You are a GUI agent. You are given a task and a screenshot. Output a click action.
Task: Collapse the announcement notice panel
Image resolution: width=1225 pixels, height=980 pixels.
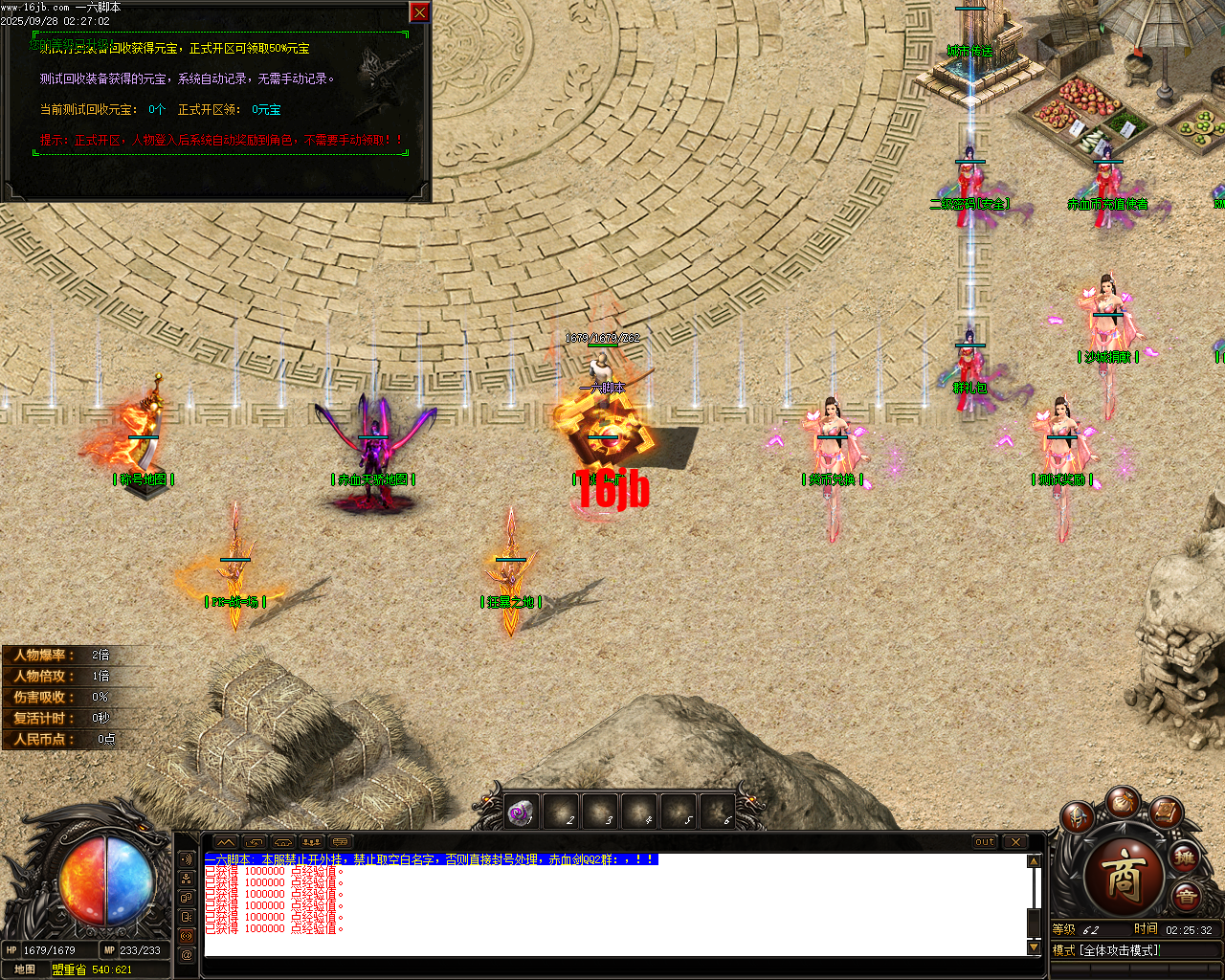pos(418,12)
